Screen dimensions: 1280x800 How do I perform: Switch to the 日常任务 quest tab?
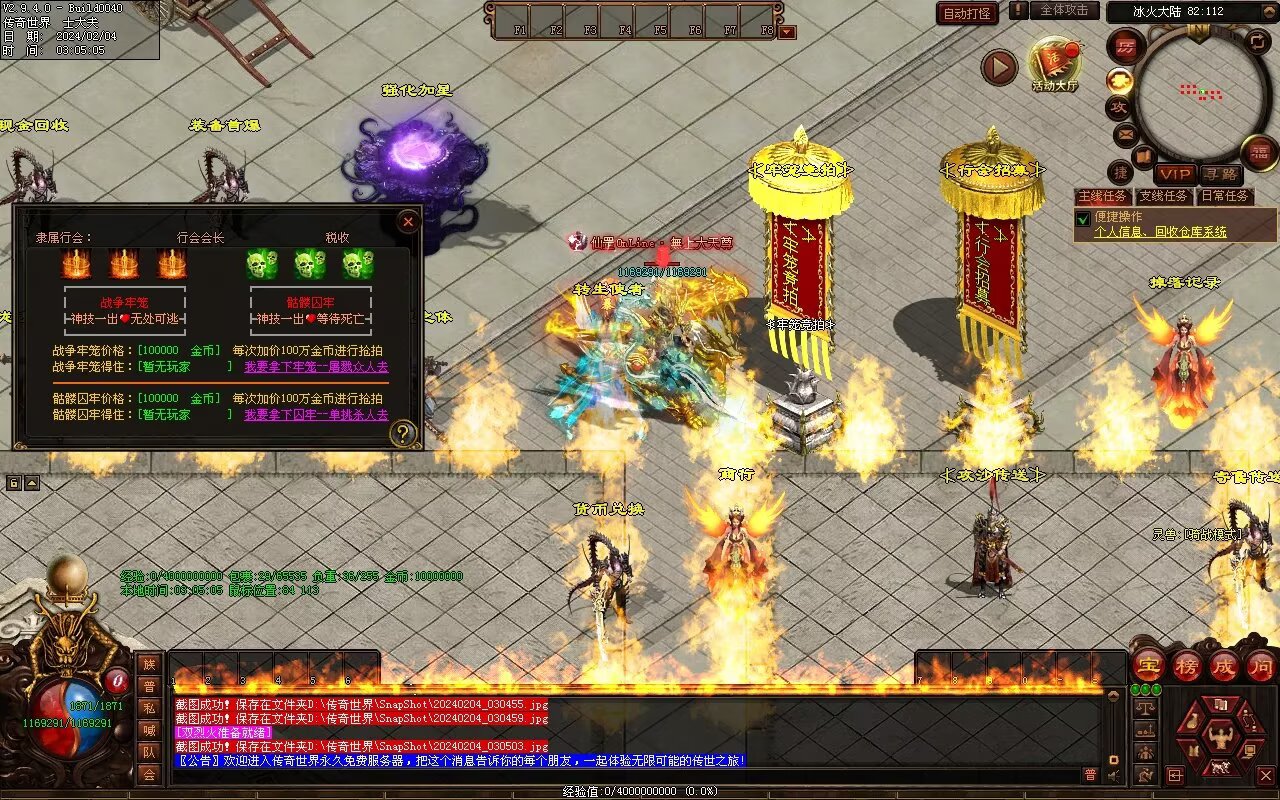click(x=1225, y=196)
